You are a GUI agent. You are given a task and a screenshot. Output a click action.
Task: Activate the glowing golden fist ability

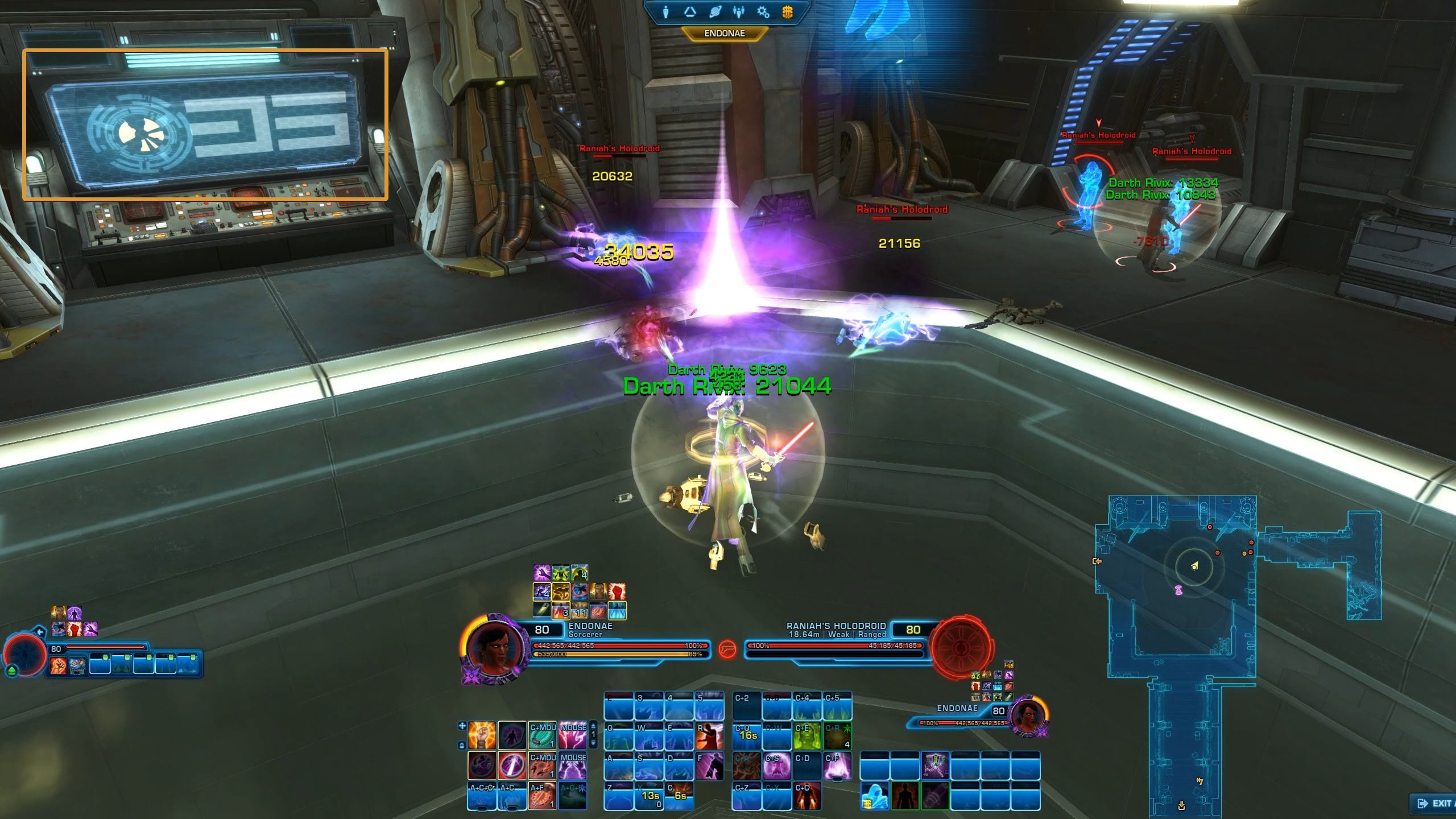coord(482,735)
